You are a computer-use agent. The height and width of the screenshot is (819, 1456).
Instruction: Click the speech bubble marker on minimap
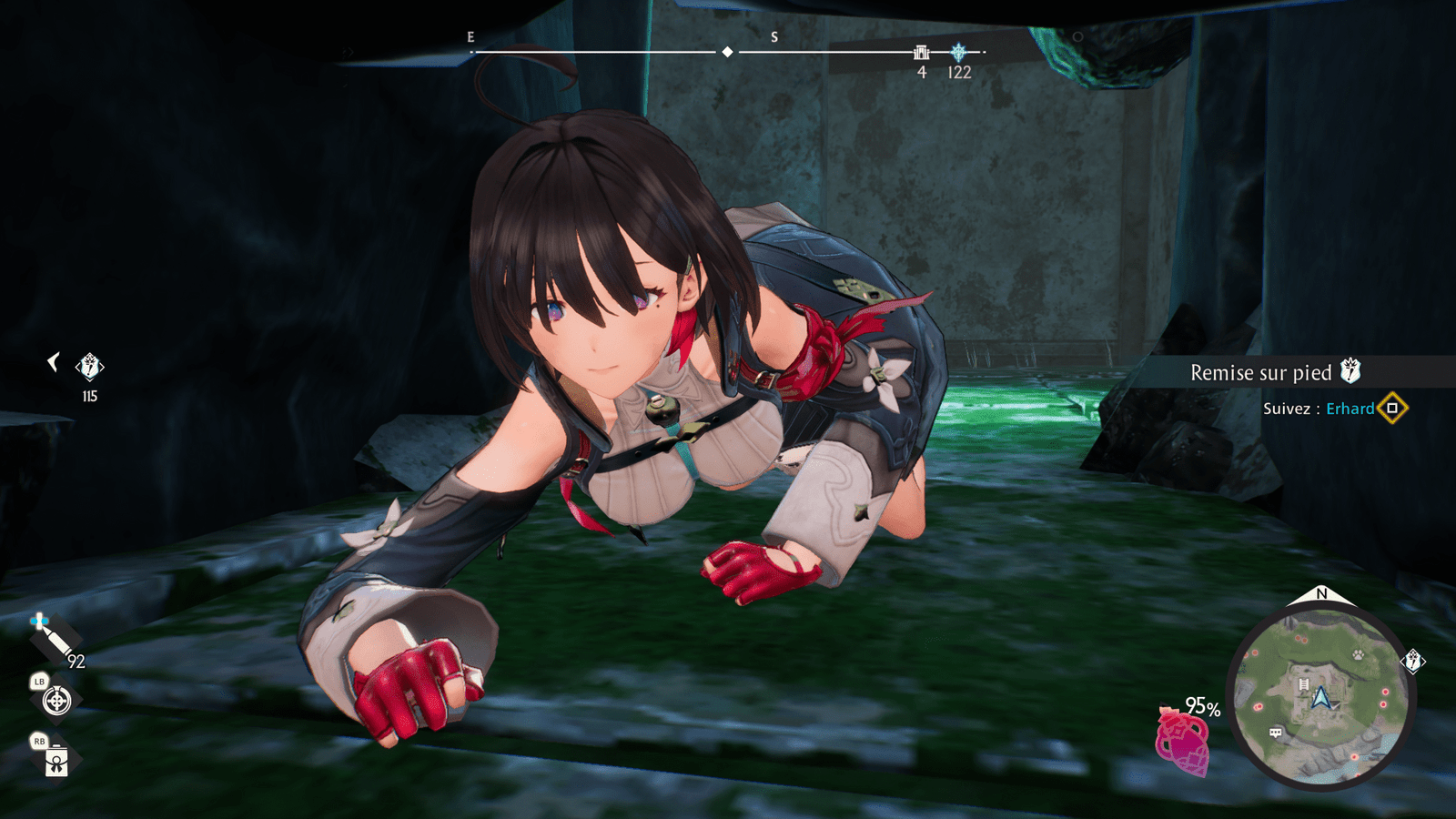click(x=1276, y=732)
